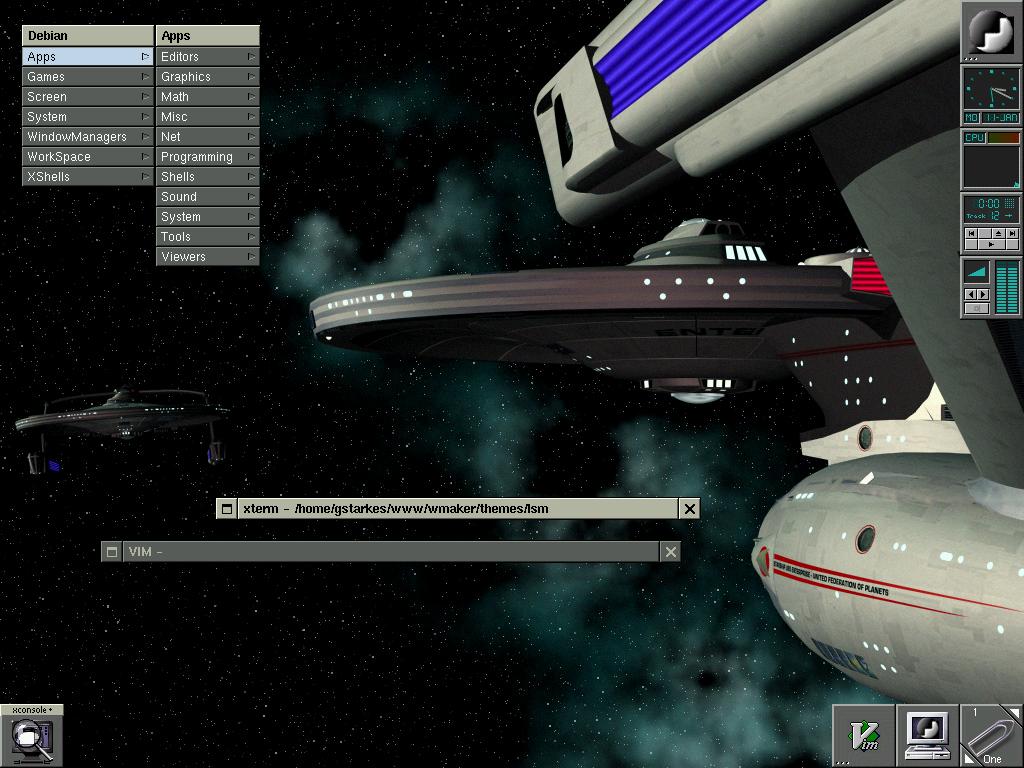Open the Net submenu
Viewport: 1024px width, 768px height.
pos(207,137)
